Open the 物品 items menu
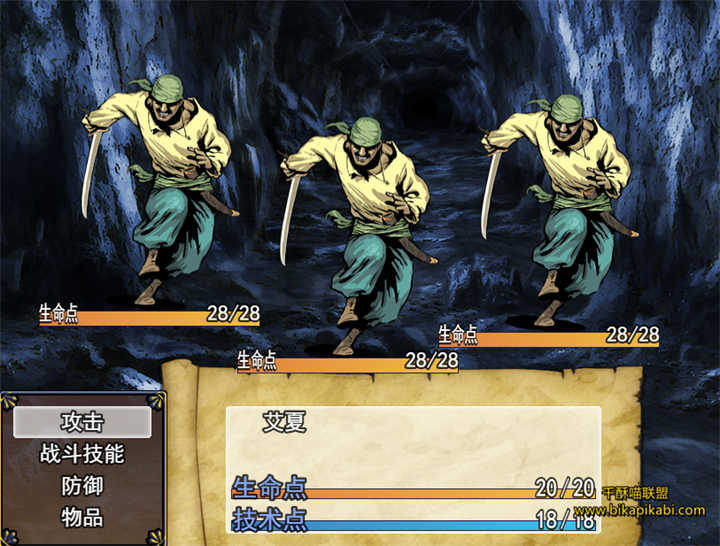Screen dimensions: 720x546 pyautogui.click(x=82, y=518)
